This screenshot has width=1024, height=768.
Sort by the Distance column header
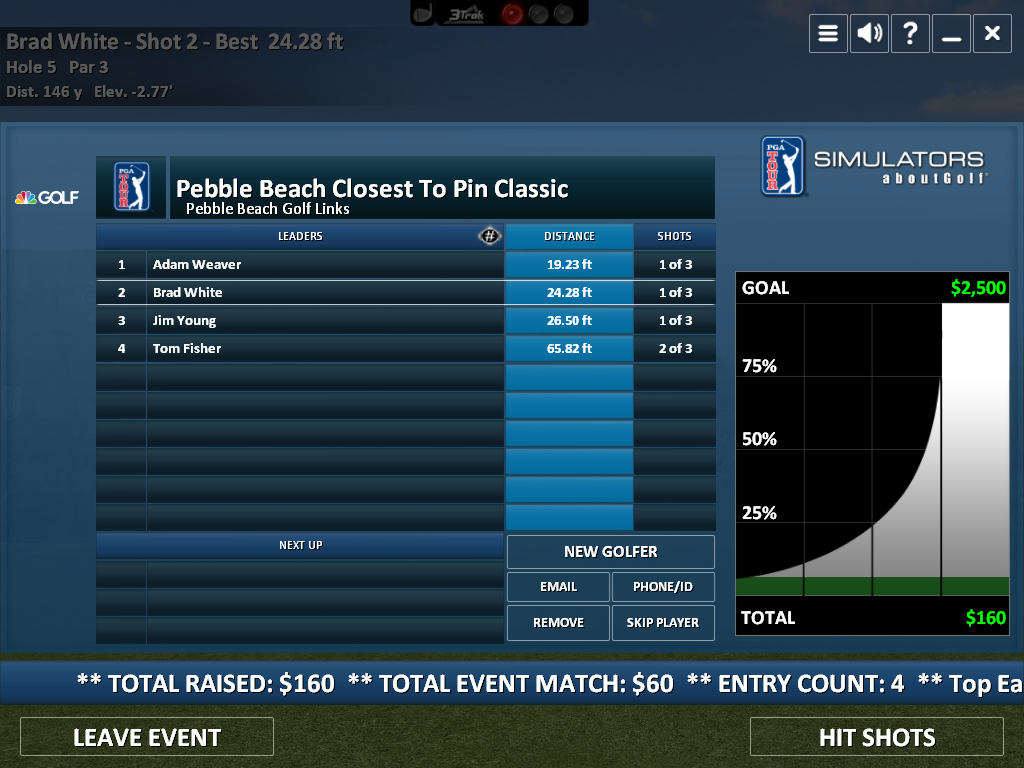pyautogui.click(x=569, y=236)
